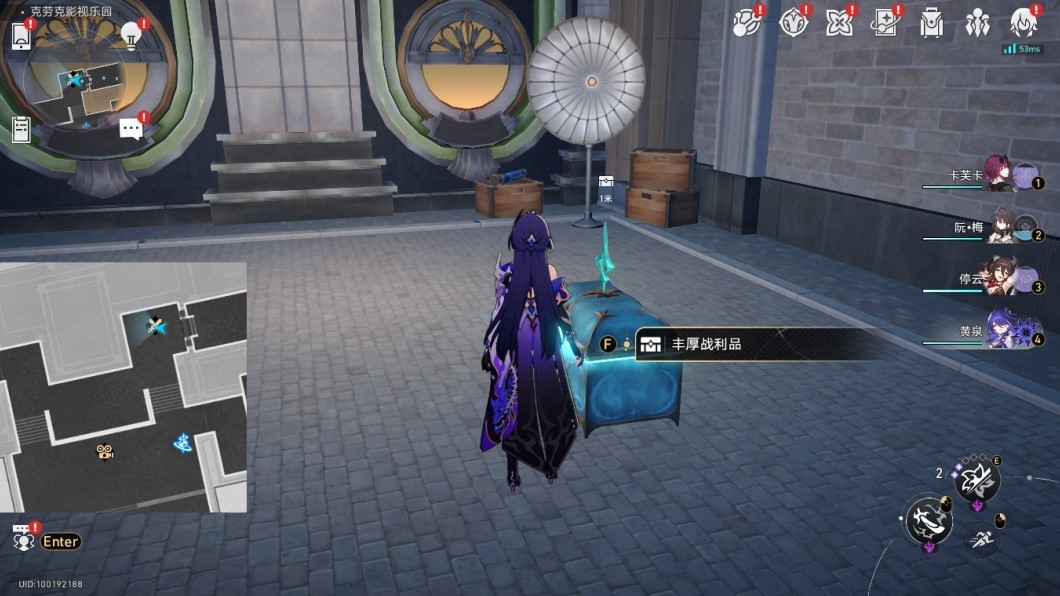This screenshot has width=1060, height=596.
Task: Open the phone menu icon
Action: (21, 36)
